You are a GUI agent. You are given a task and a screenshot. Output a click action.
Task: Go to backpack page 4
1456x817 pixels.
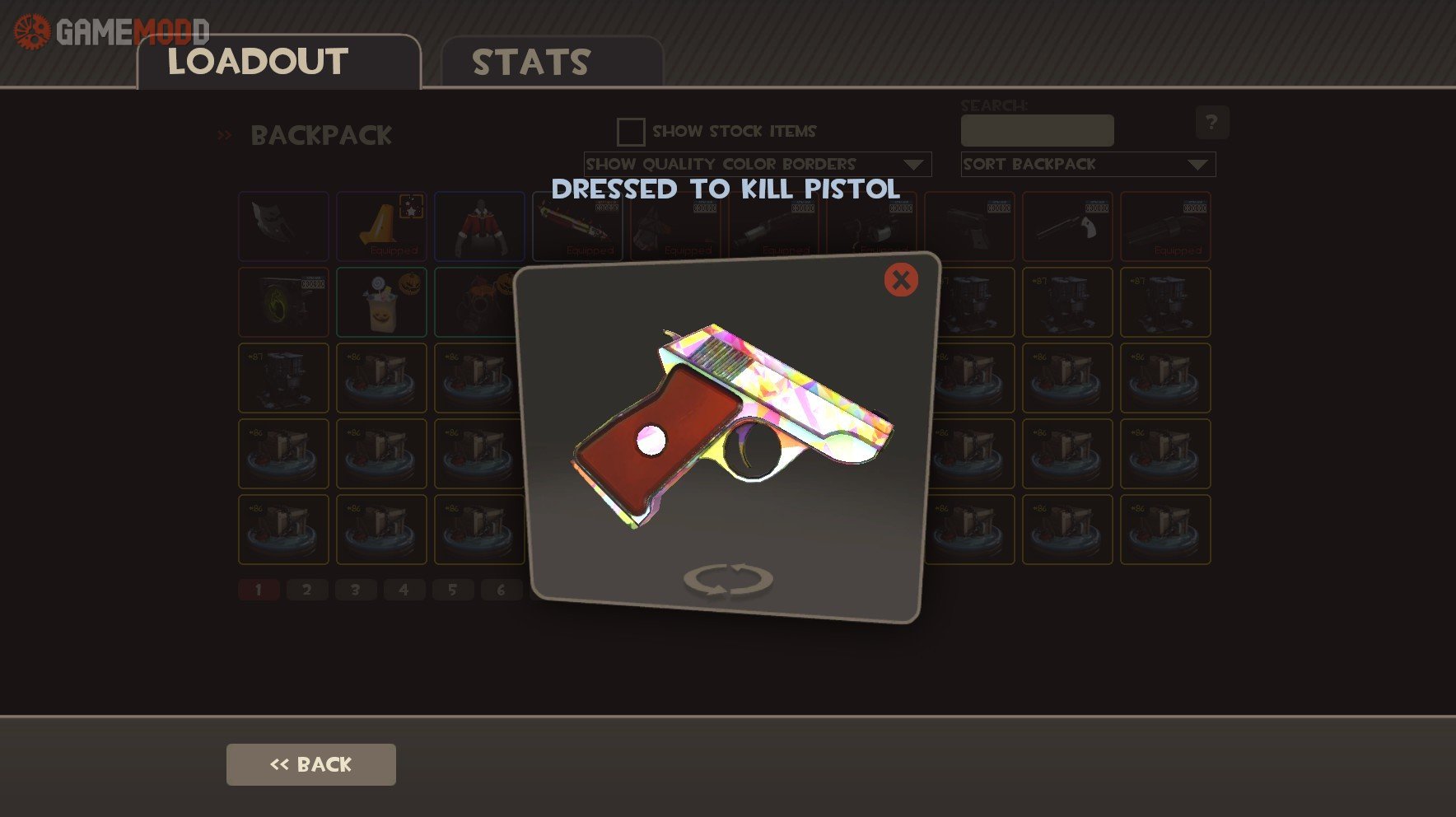(404, 590)
